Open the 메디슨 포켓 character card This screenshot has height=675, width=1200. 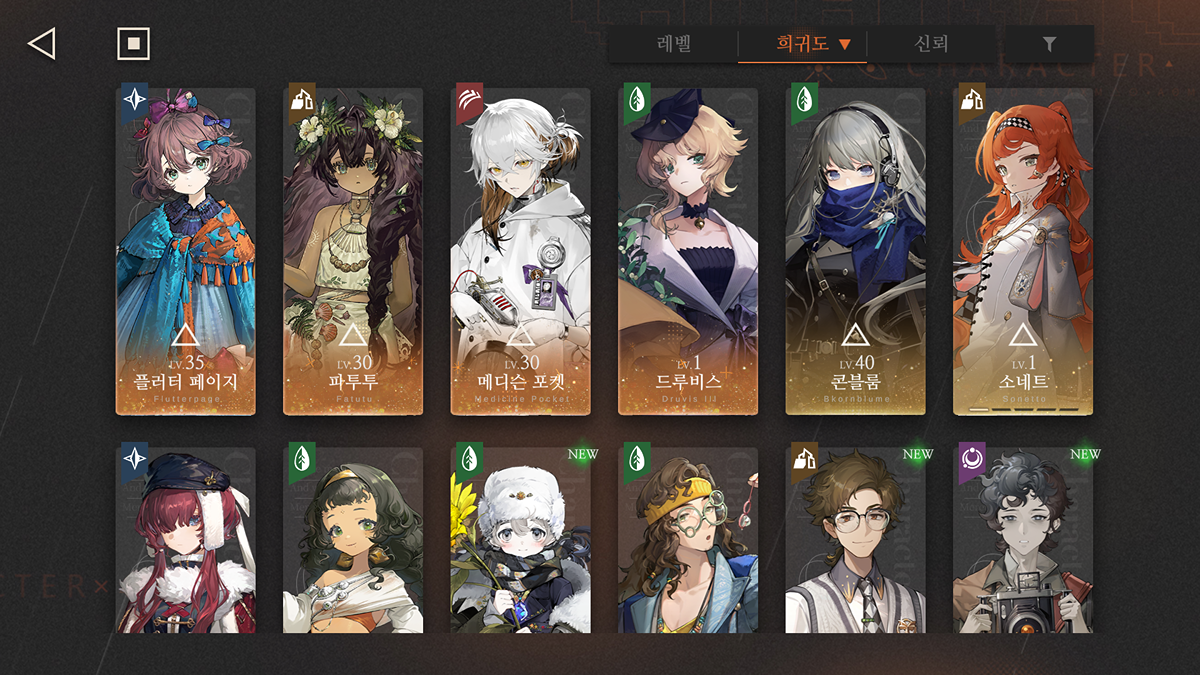click(520, 251)
